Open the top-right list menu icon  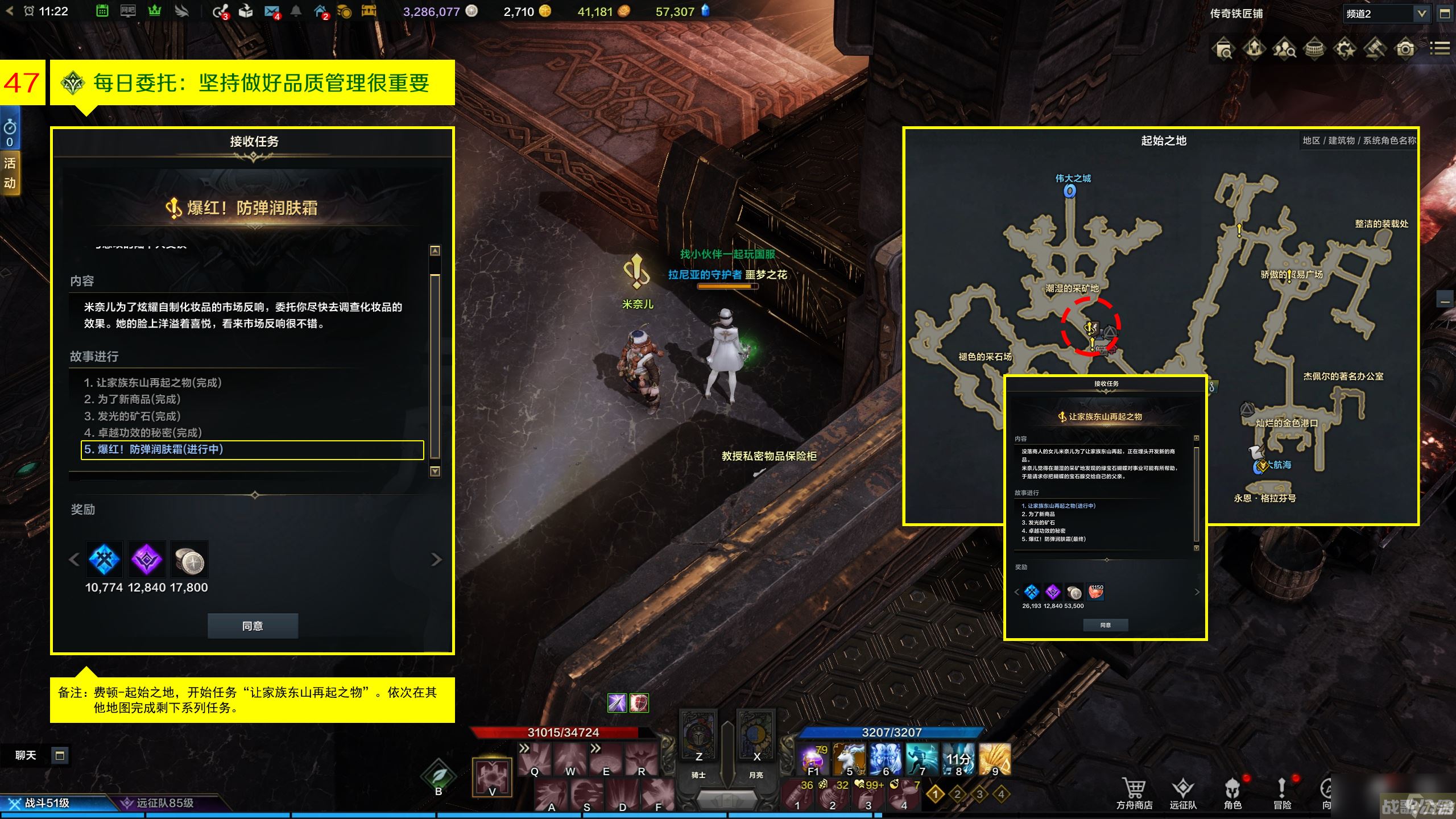click(1439, 49)
